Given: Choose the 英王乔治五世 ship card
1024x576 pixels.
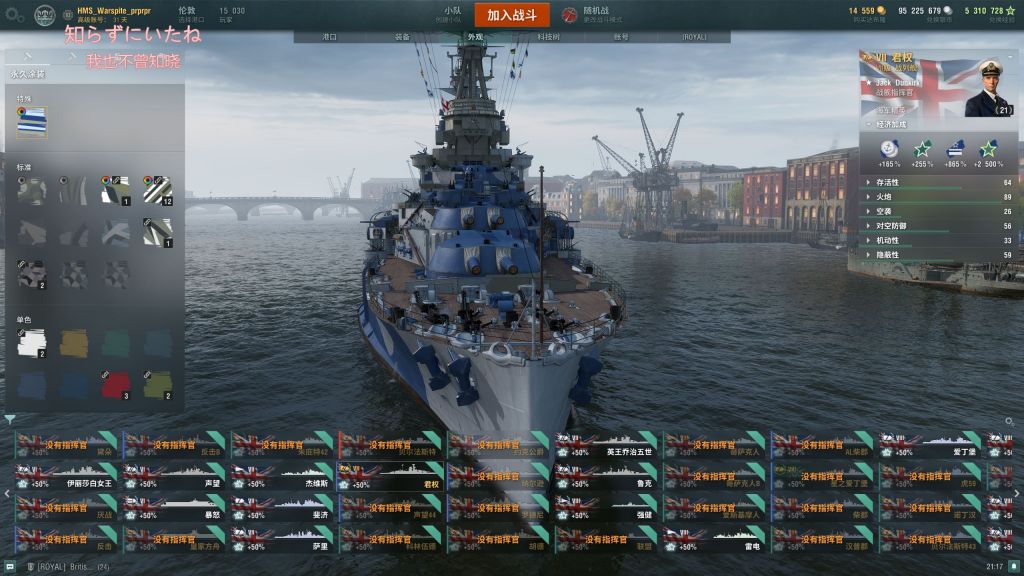Looking at the screenshot, I should pyautogui.click(x=606, y=445).
